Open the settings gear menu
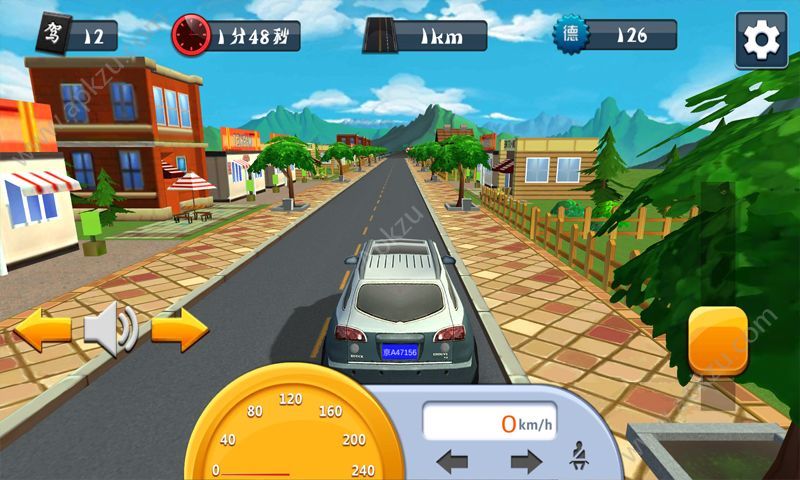Viewport: 800px width, 480px height. (761, 40)
